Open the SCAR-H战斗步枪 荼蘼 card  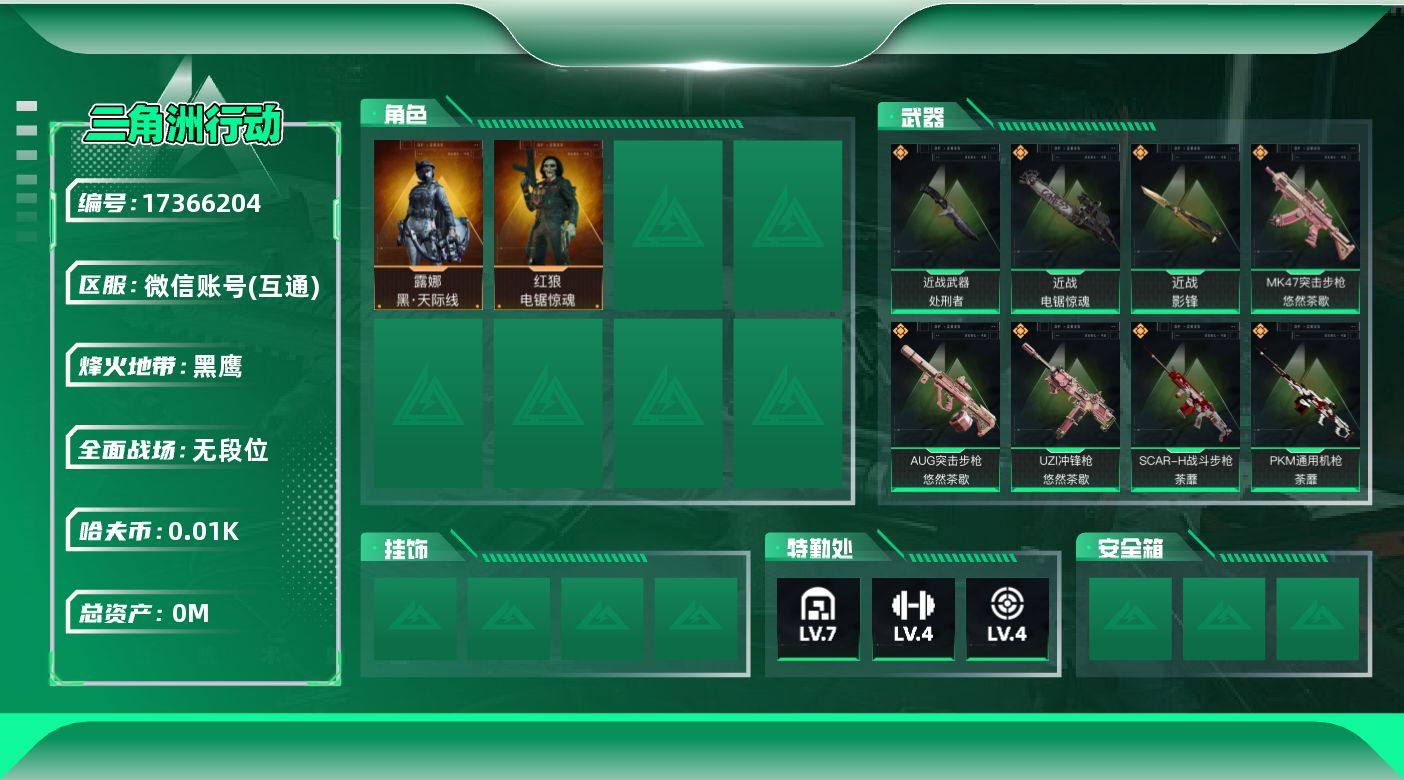[1185, 406]
